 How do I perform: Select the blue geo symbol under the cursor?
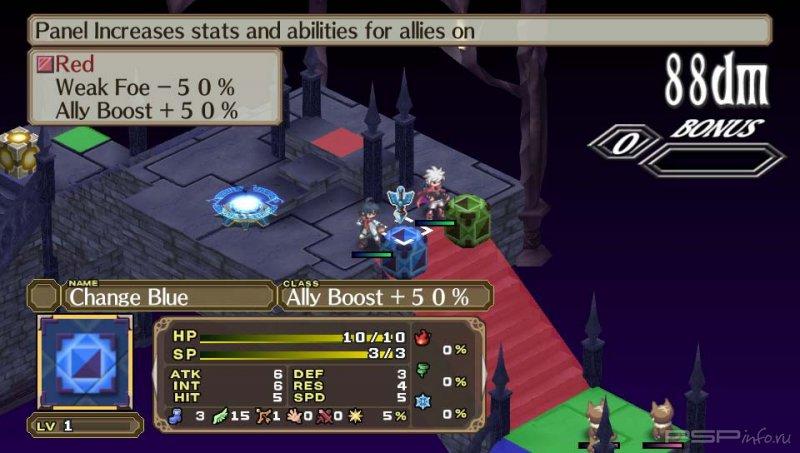click(406, 251)
